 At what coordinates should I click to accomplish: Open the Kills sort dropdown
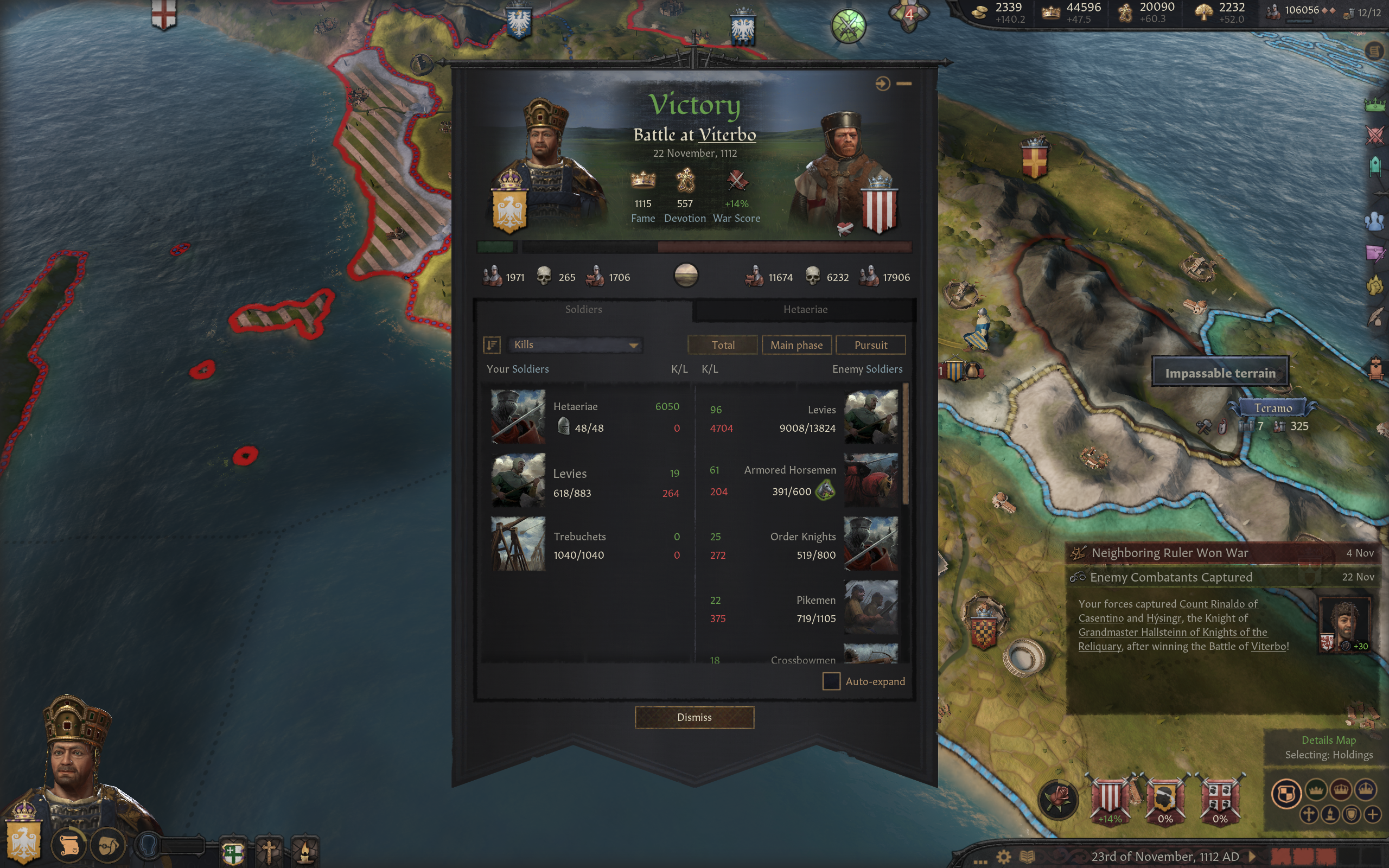click(575, 345)
